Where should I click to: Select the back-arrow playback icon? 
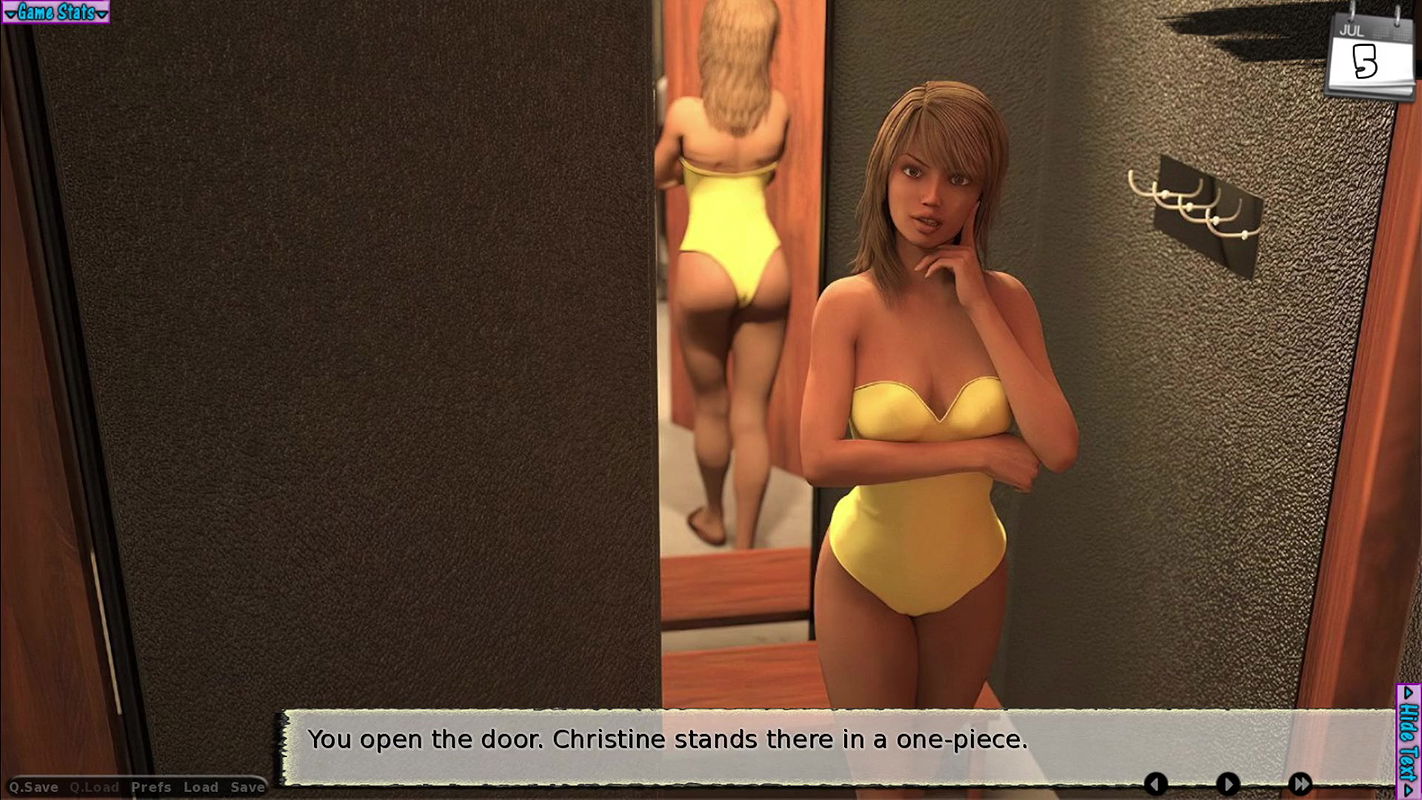pyautogui.click(x=1156, y=784)
